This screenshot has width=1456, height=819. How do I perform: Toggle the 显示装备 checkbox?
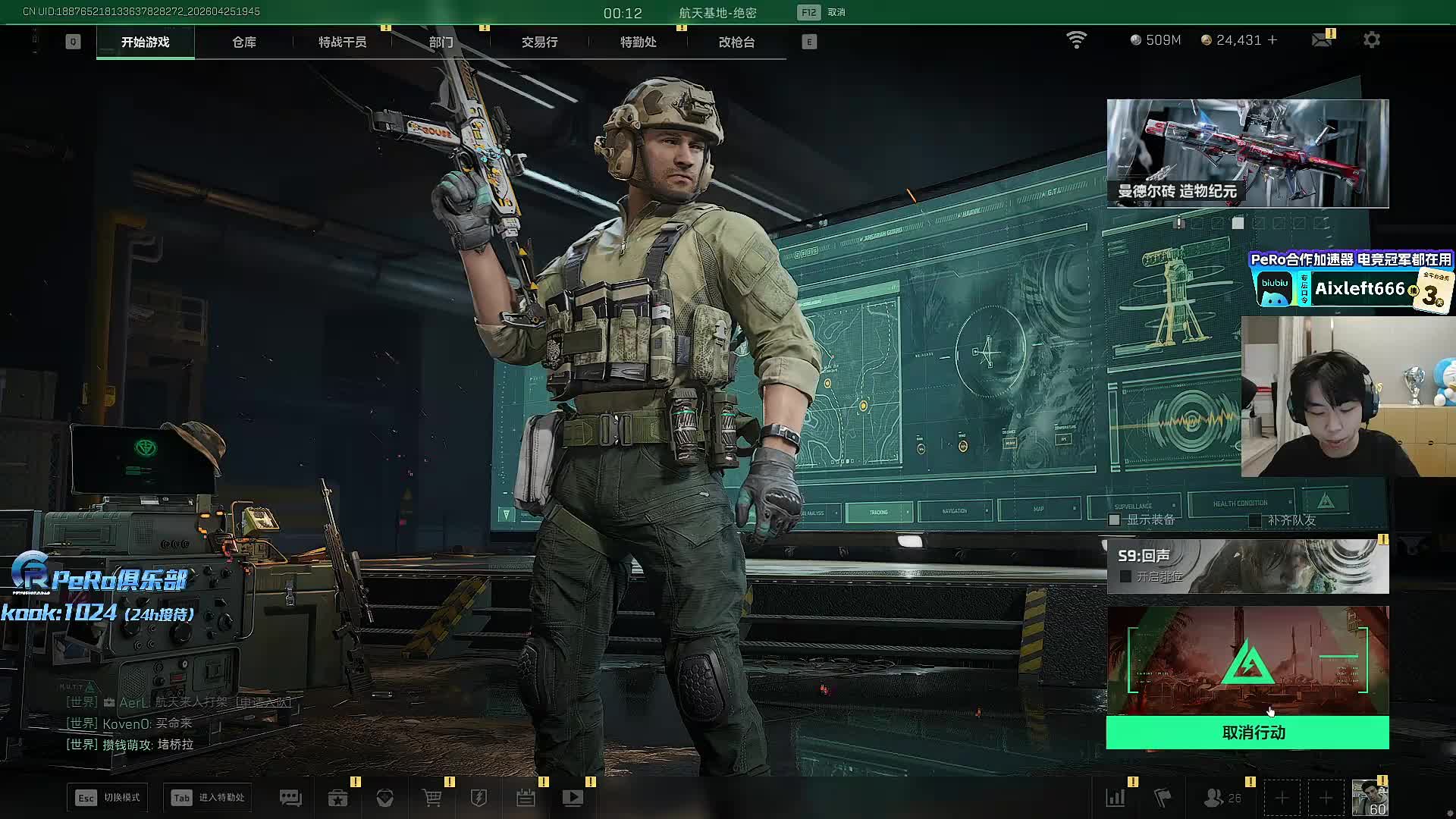coord(1115,520)
